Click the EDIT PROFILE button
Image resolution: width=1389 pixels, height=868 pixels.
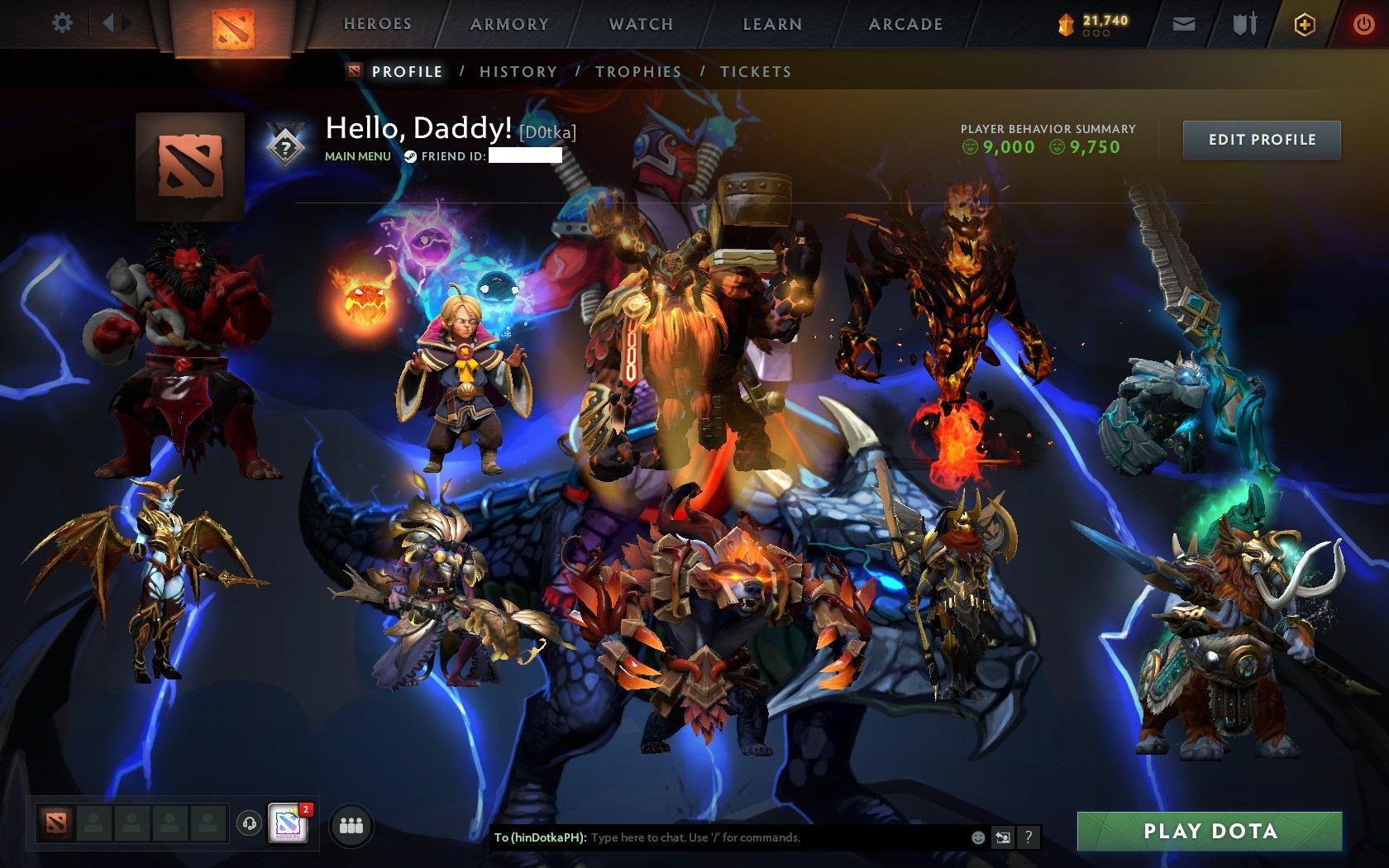coord(1261,140)
